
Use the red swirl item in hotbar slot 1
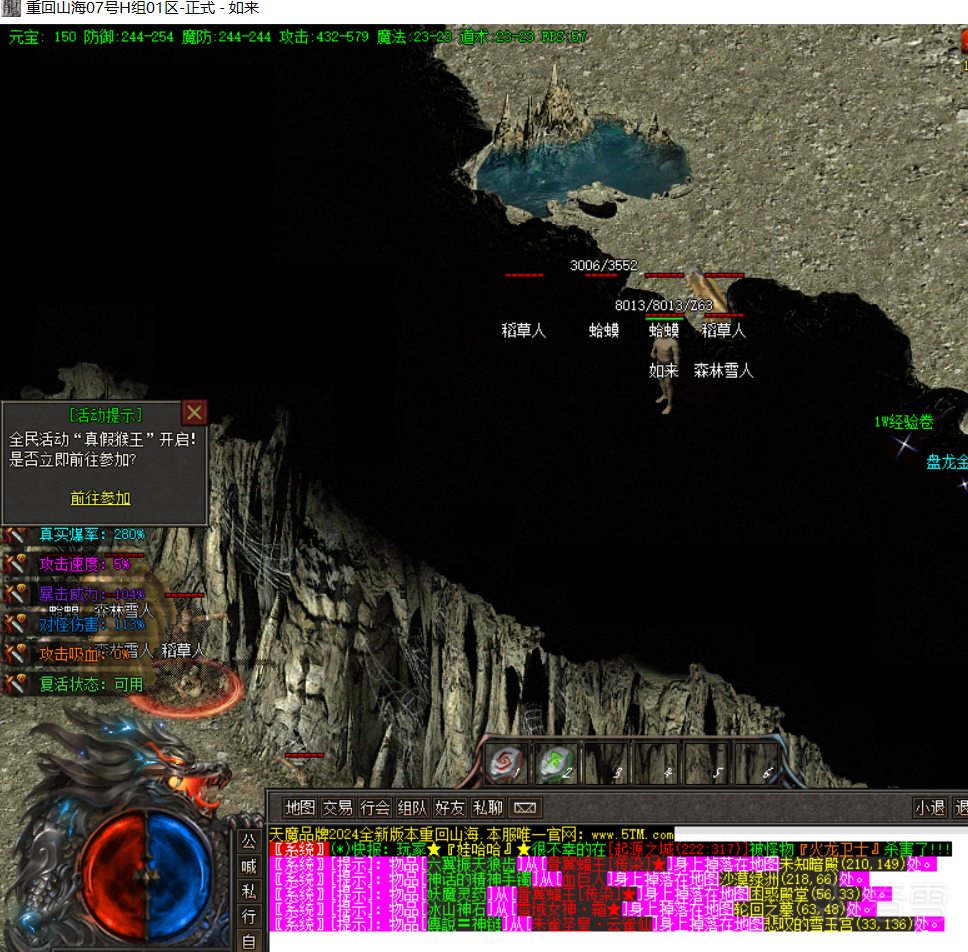(507, 765)
